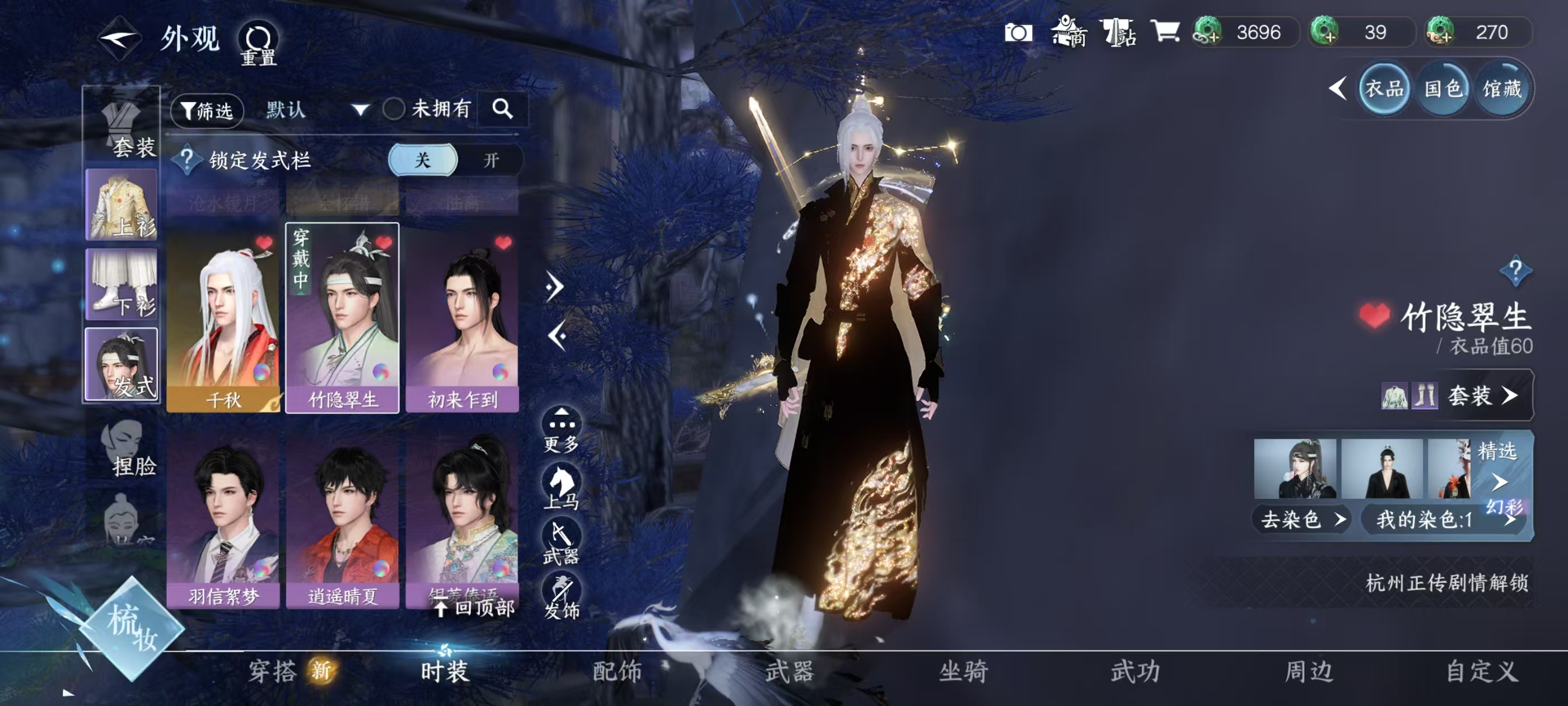Open the search magnifier in filter bar
Image resolution: width=1568 pixels, height=706 pixels.
pos(503,111)
